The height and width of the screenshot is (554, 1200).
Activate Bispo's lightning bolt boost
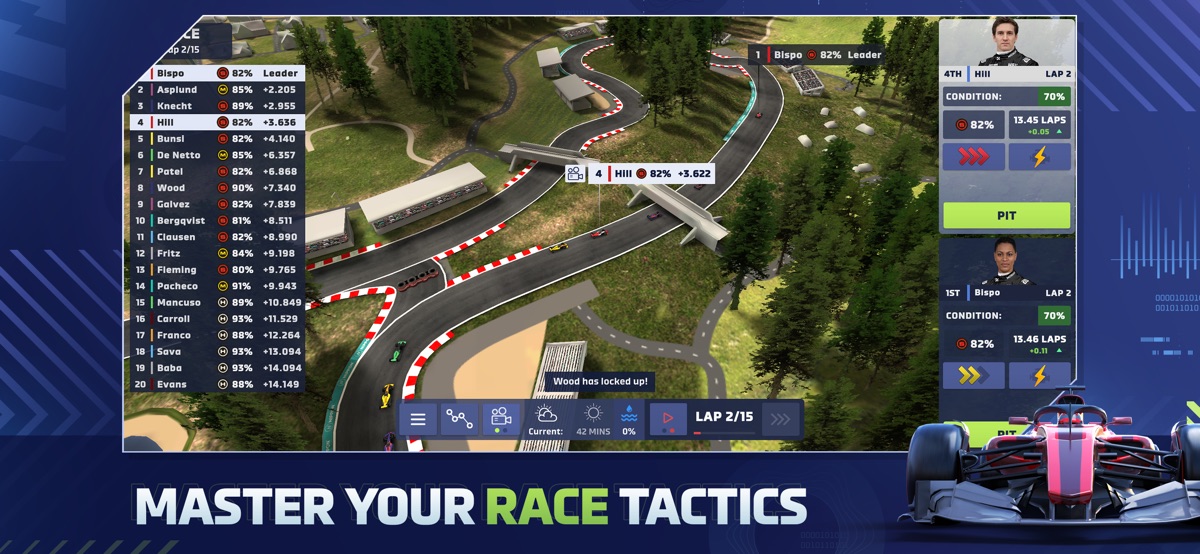click(1039, 375)
